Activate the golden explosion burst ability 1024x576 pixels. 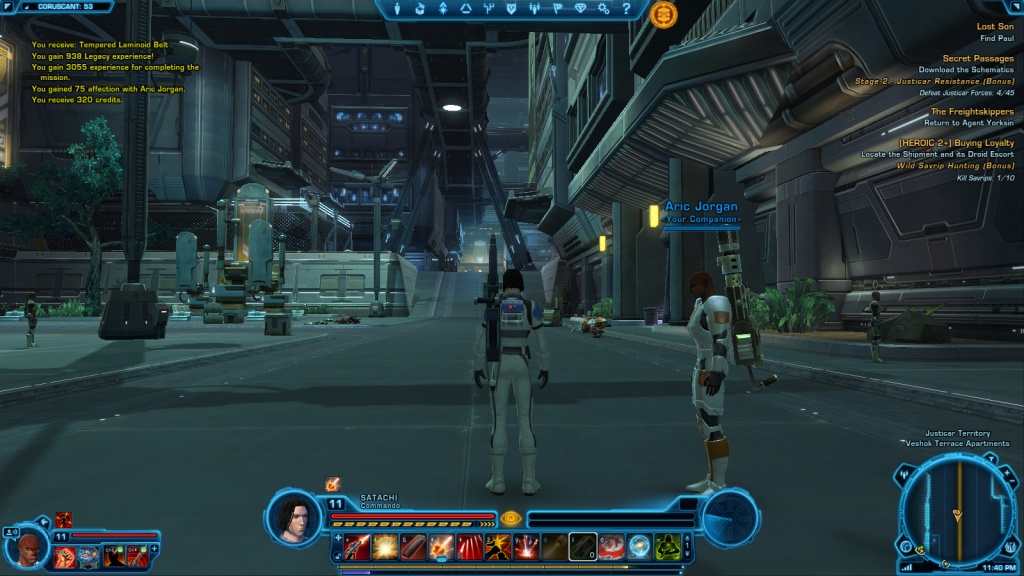(x=386, y=546)
